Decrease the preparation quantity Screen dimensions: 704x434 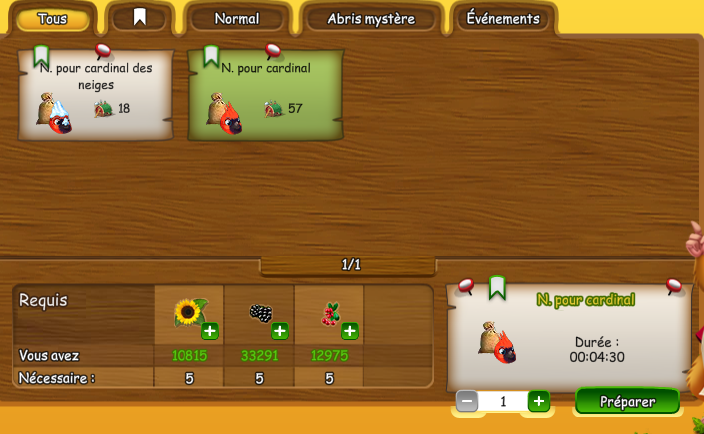tap(467, 401)
